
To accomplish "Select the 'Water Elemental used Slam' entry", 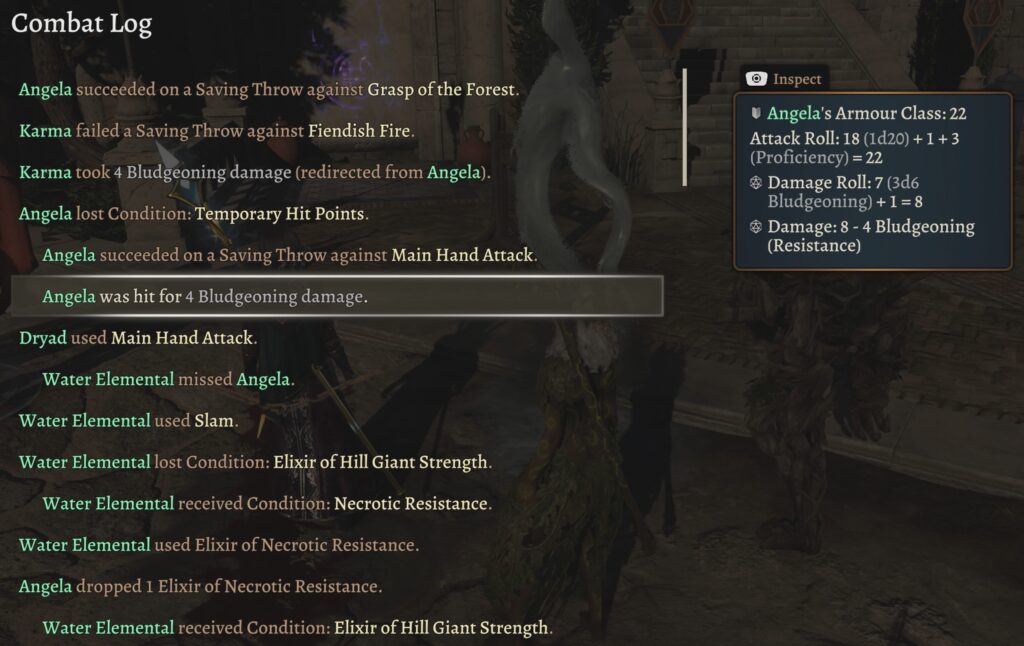I will click(x=128, y=421).
